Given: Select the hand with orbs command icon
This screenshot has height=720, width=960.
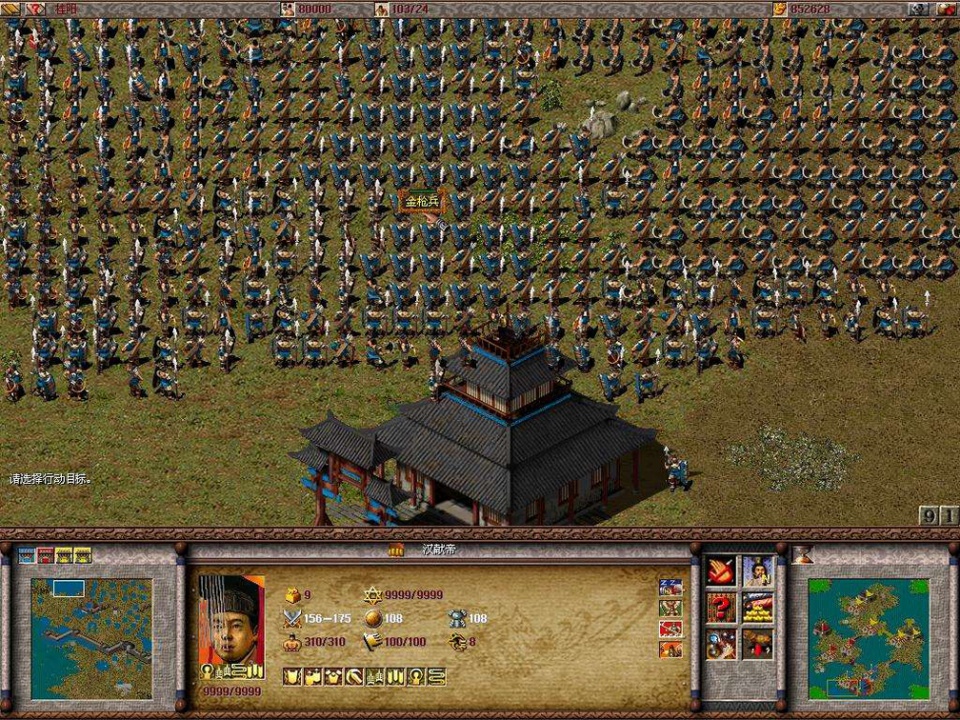Looking at the screenshot, I should point(722,644).
